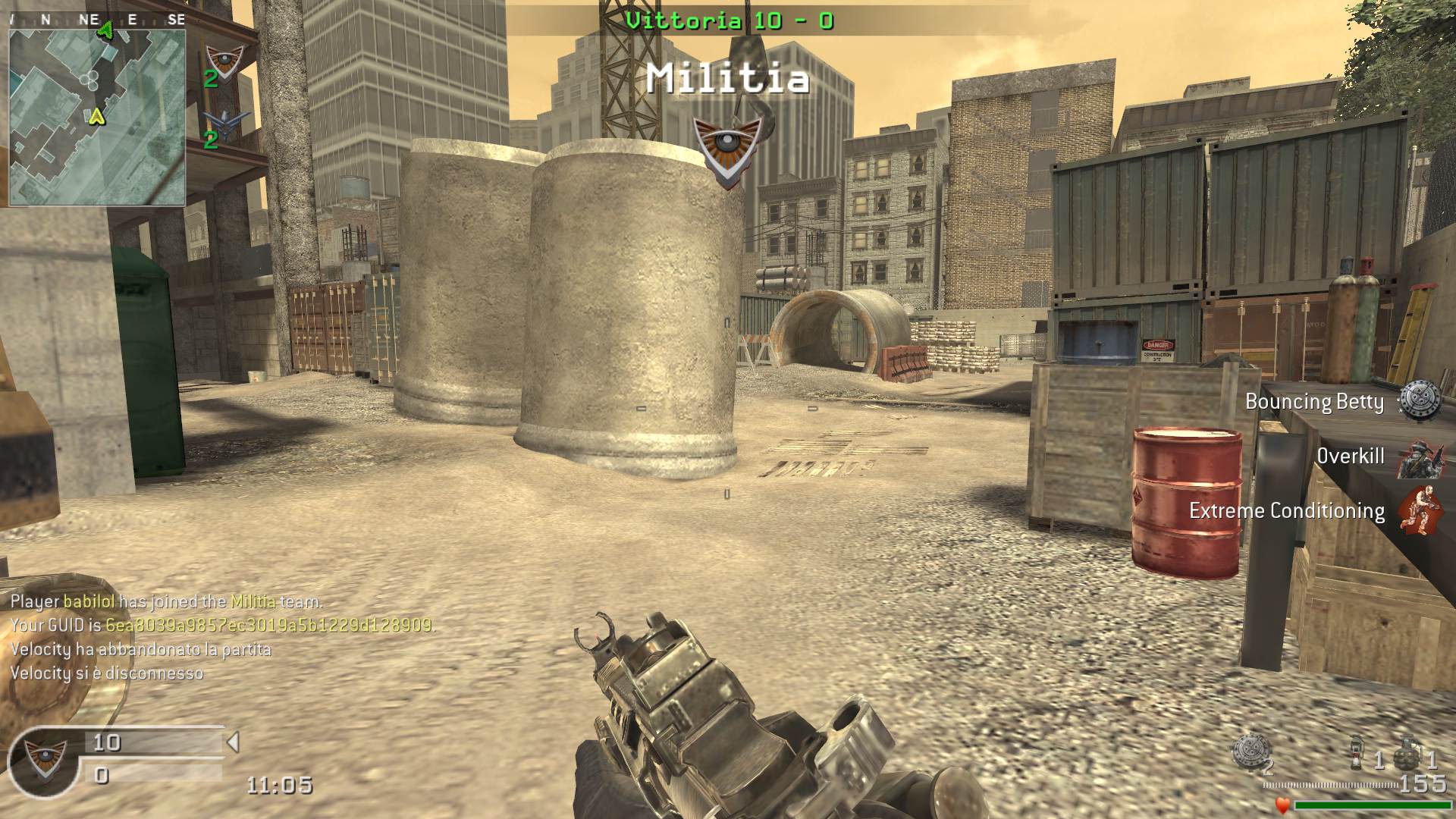Viewport: 1456px width, 819px height.
Task: Select the winged star team icon
Action: (x=224, y=124)
